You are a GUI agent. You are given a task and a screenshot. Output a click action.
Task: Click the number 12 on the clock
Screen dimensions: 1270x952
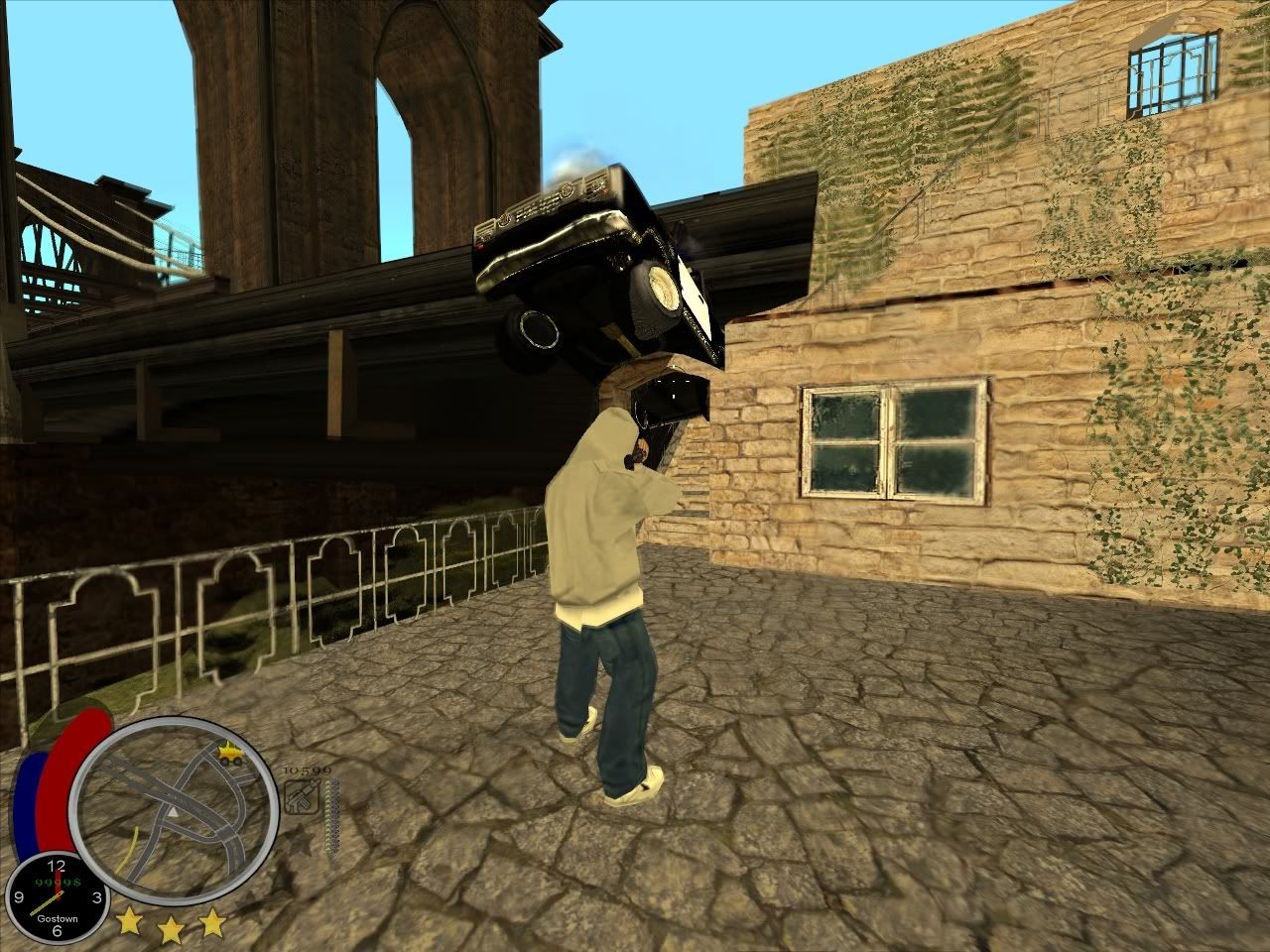tap(56, 865)
